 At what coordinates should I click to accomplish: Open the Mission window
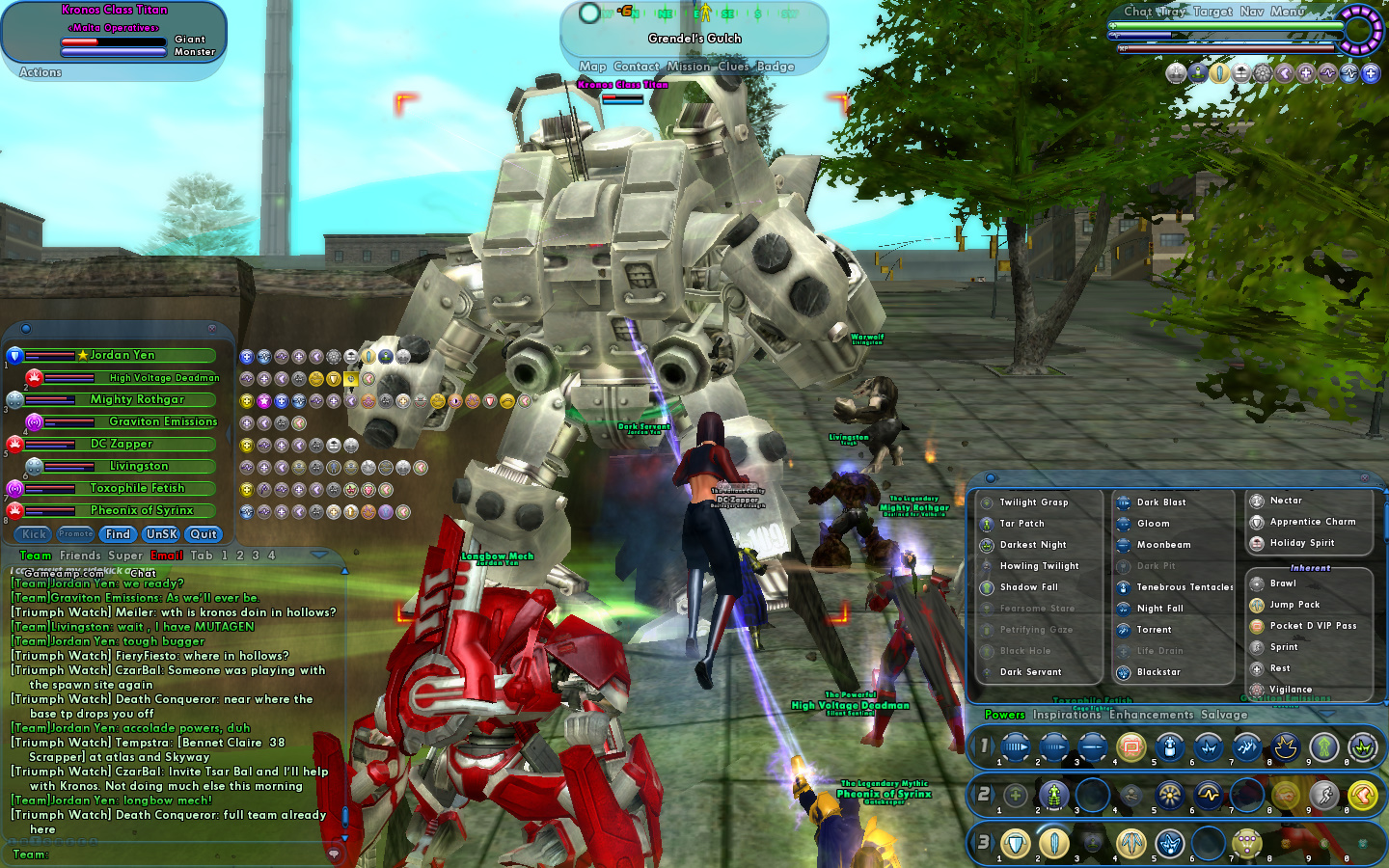688,67
